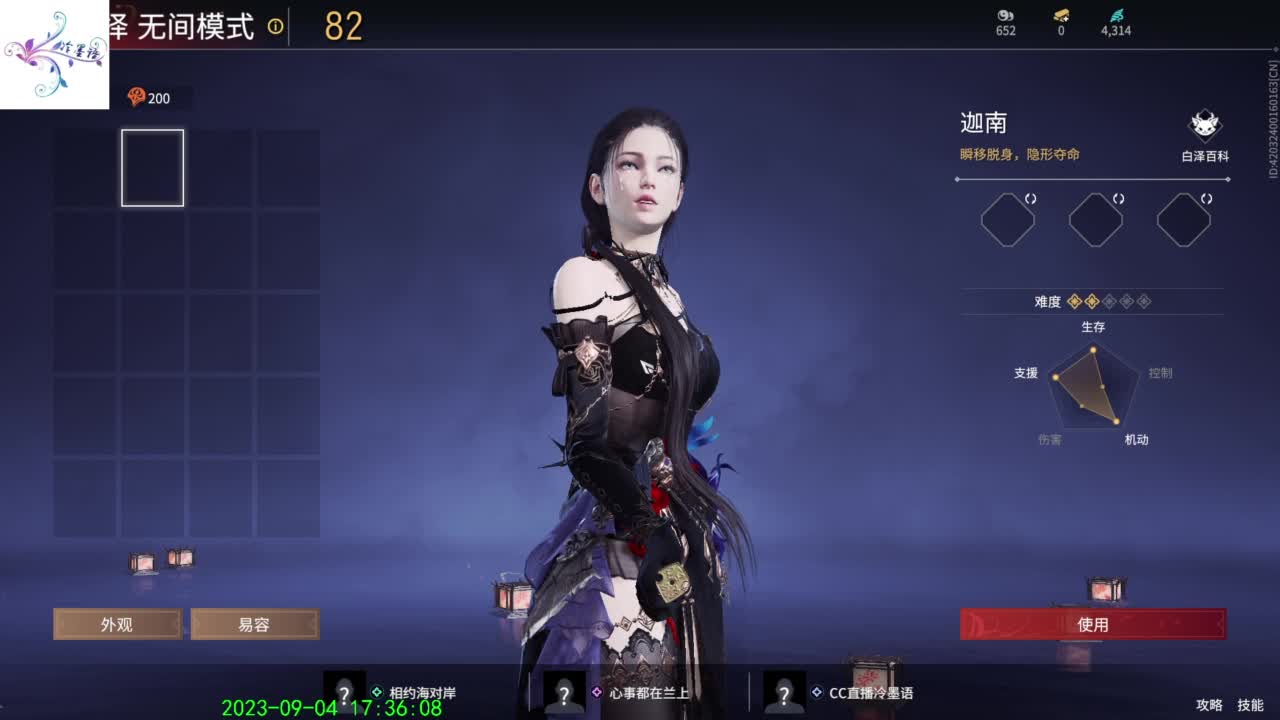Toggle the second hexagonal skill slot
The width and height of the screenshot is (1280, 720).
pyautogui.click(x=1095, y=218)
